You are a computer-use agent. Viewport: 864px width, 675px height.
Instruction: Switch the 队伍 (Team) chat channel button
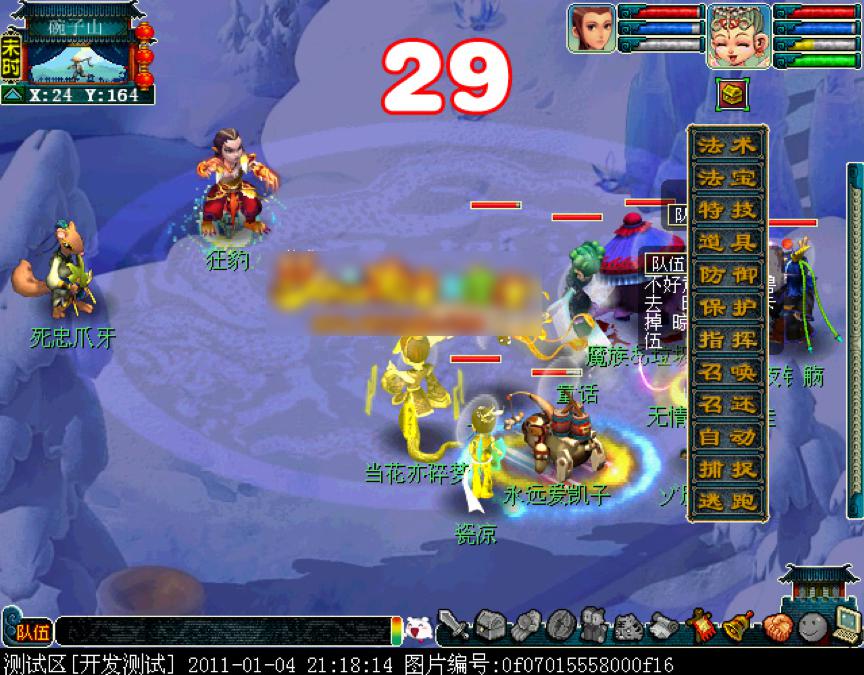(32, 631)
